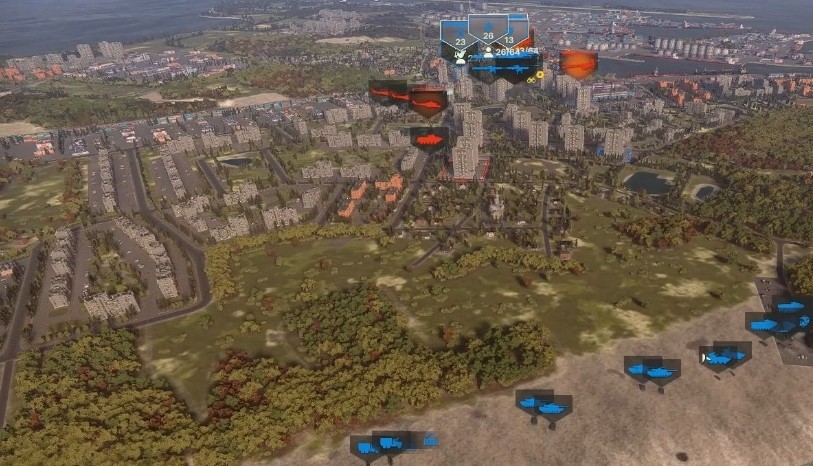
Task: Select the blue infantry banner numbered 23
Action: coord(459,40)
